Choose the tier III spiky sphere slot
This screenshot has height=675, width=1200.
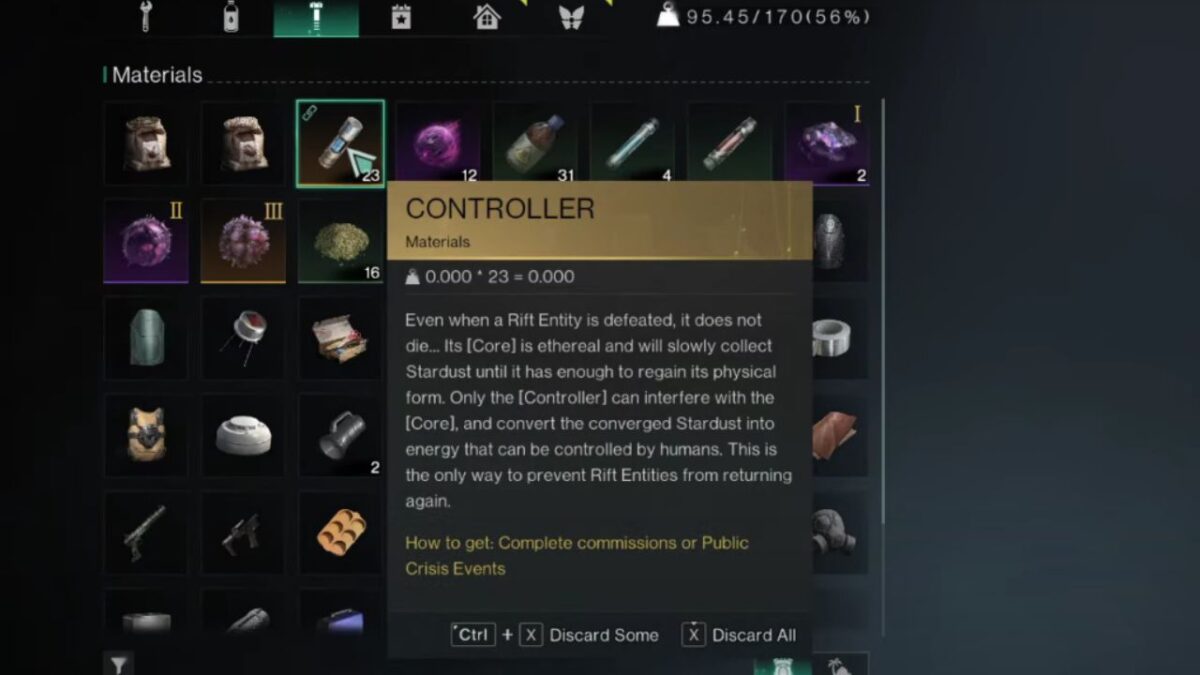pyautogui.click(x=243, y=240)
